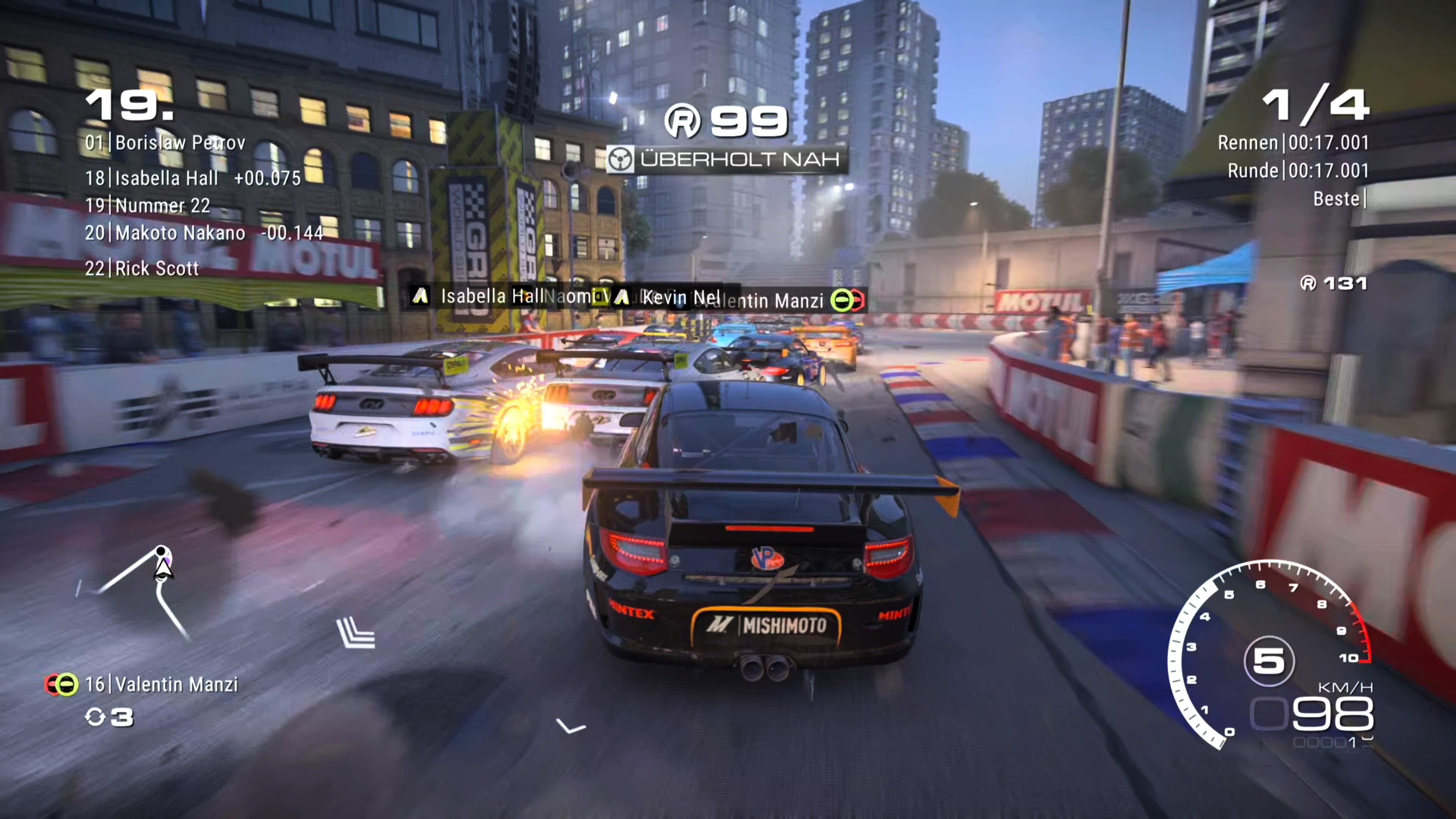Select Borislaw Petrov in the standings list

(165, 143)
